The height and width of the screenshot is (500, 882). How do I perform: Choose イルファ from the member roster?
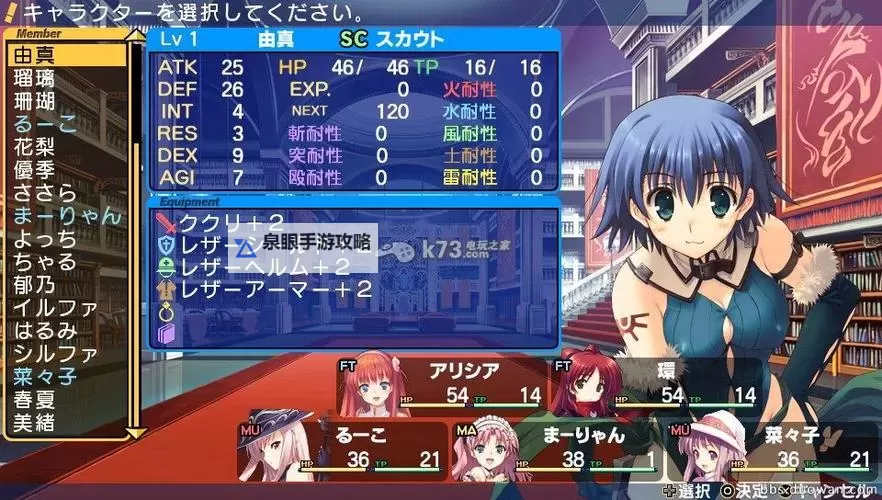57,307
